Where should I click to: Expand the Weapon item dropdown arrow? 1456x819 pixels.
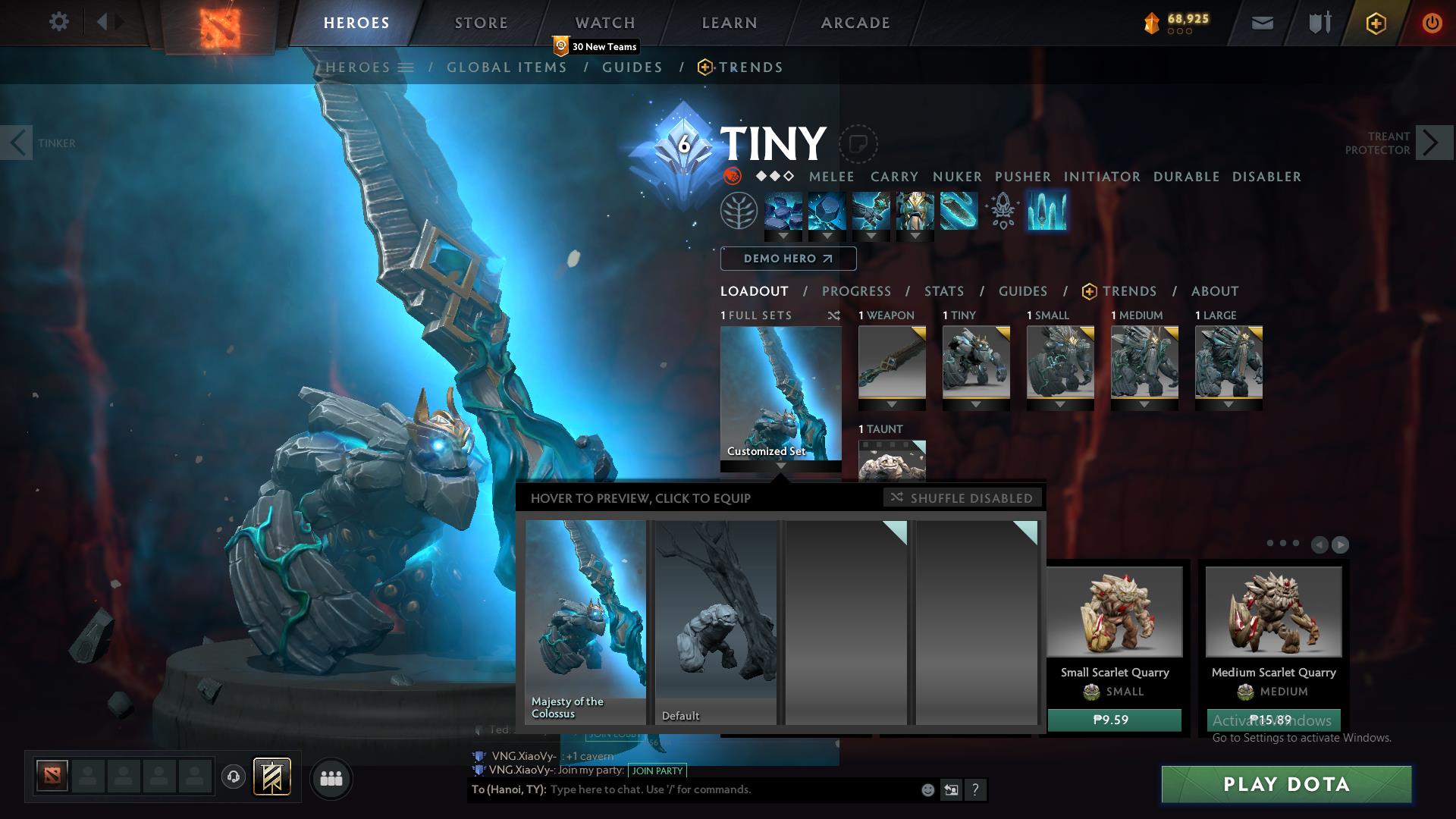coord(891,404)
